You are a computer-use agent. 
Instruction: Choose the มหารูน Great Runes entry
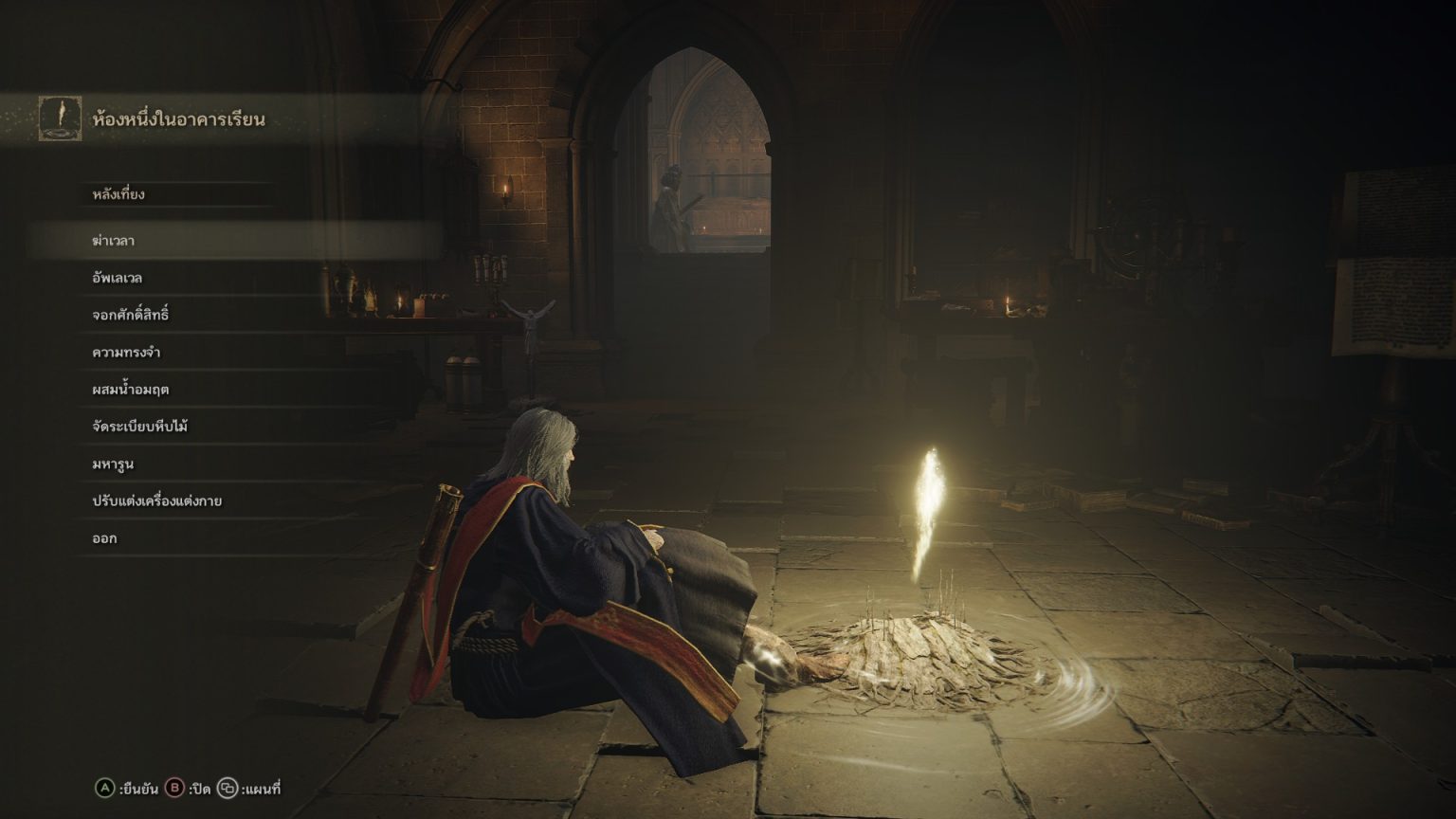coord(113,464)
